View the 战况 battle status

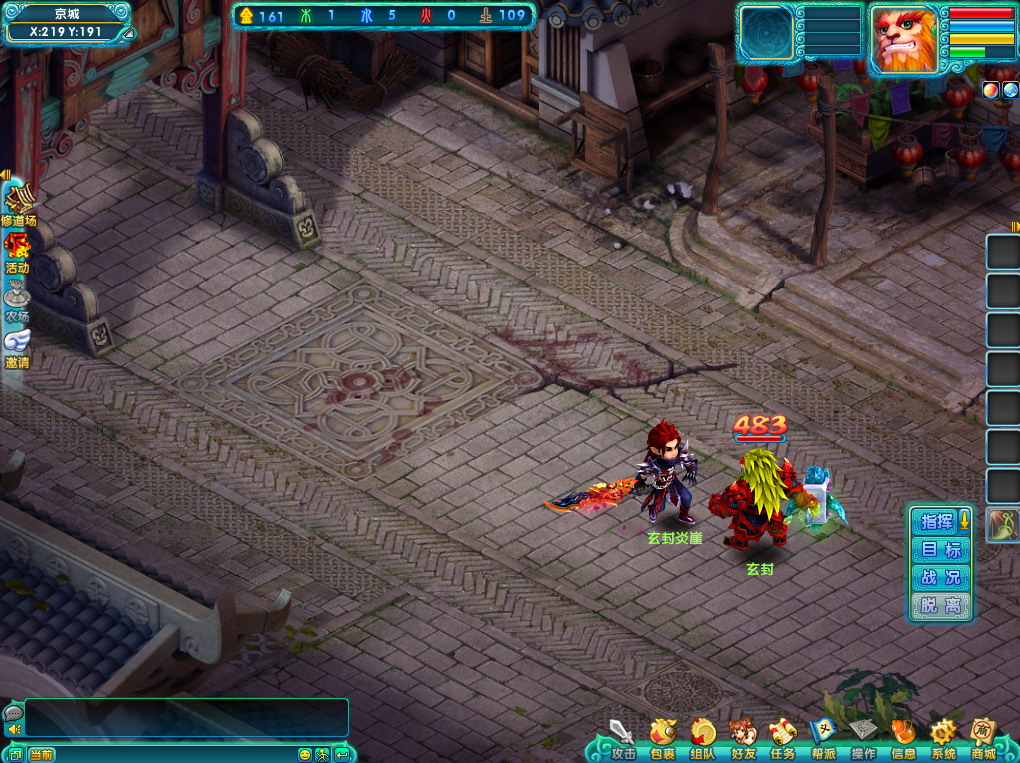940,577
